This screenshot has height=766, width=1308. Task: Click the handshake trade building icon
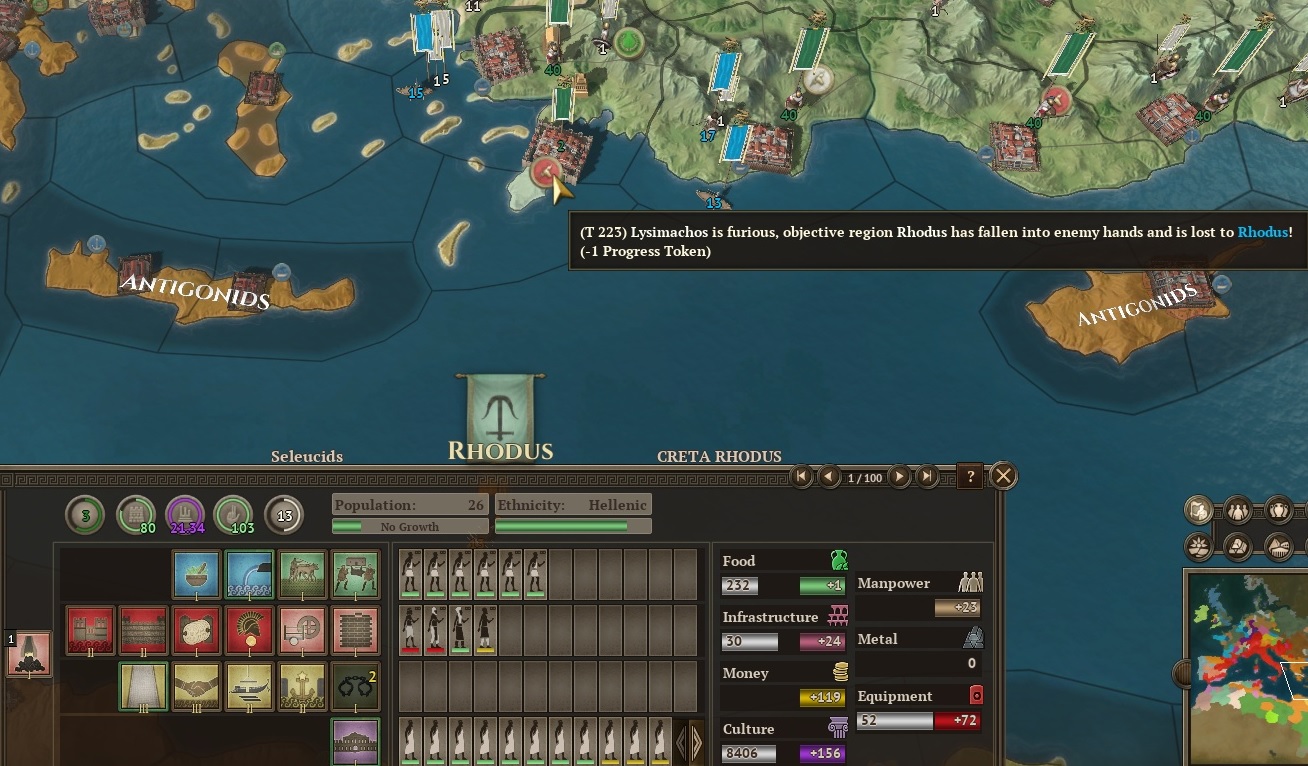(195, 685)
